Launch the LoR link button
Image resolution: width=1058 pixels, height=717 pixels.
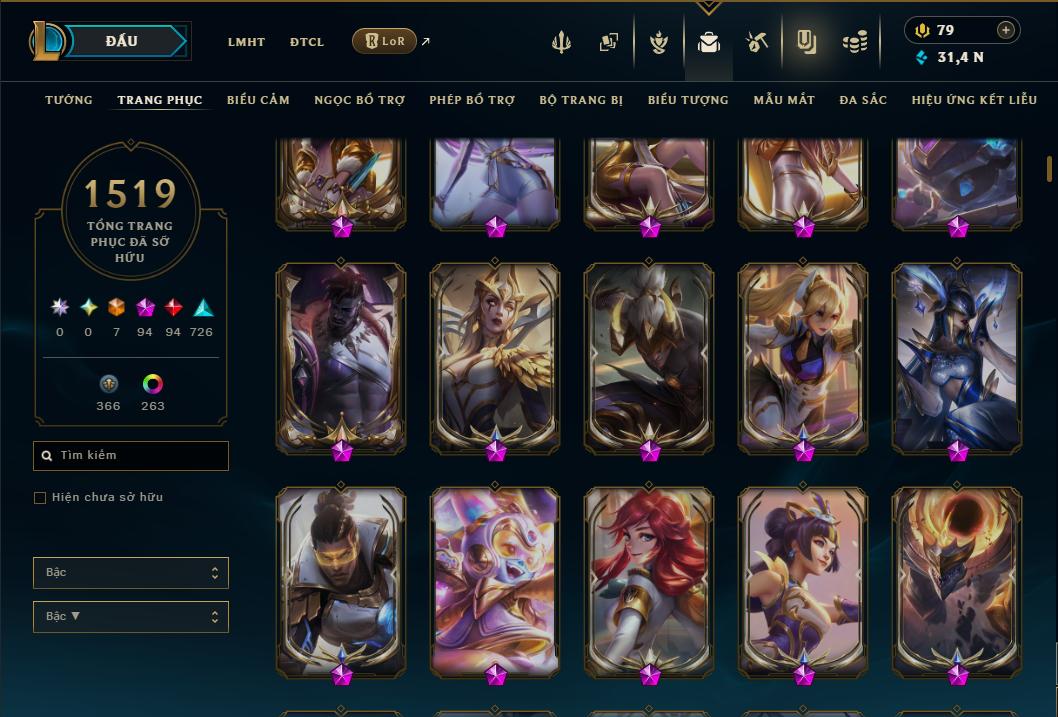click(384, 41)
